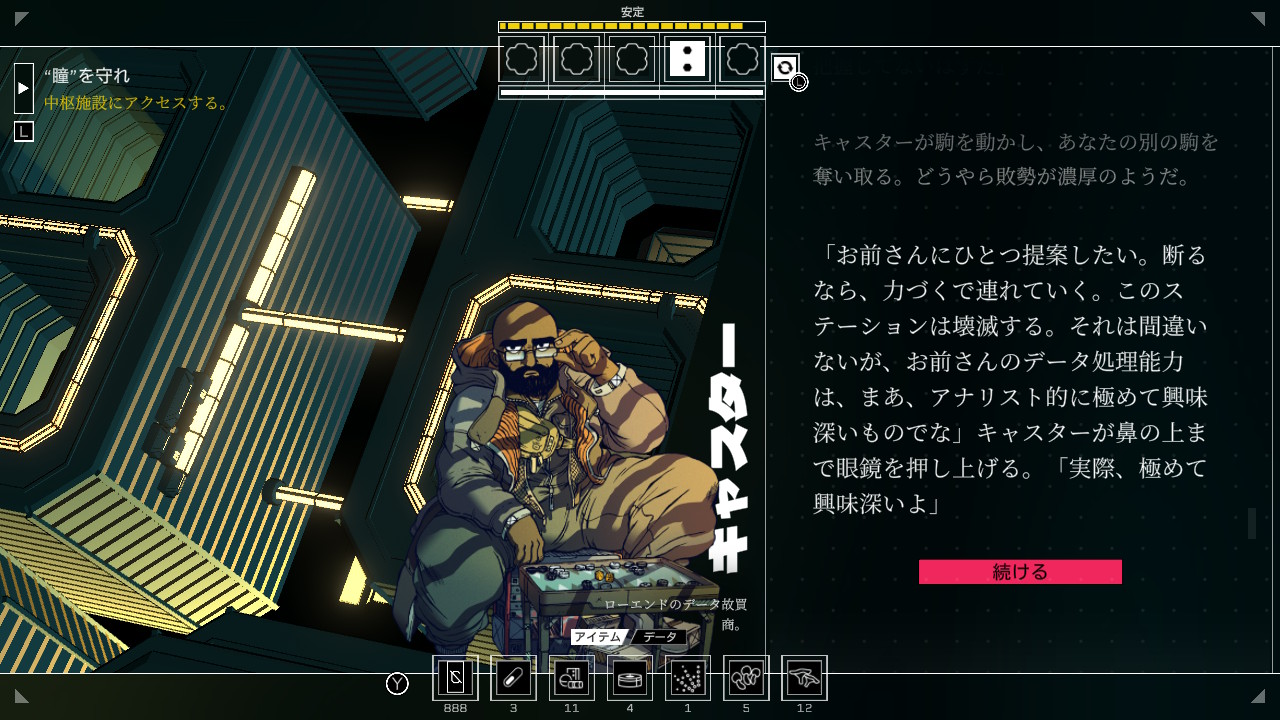The width and height of the screenshot is (1280, 720).
Task: Click the canister item icon with count 4
Action: tap(629, 678)
